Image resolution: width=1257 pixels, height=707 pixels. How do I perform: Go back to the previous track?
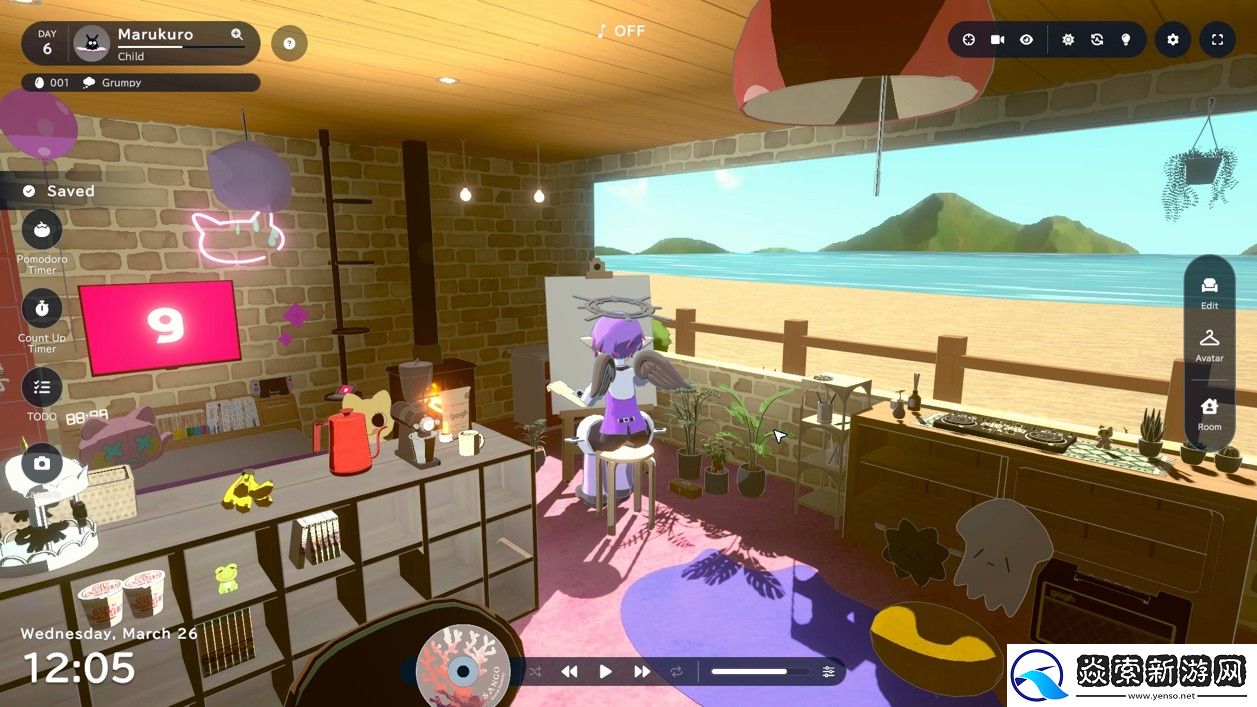tap(569, 672)
